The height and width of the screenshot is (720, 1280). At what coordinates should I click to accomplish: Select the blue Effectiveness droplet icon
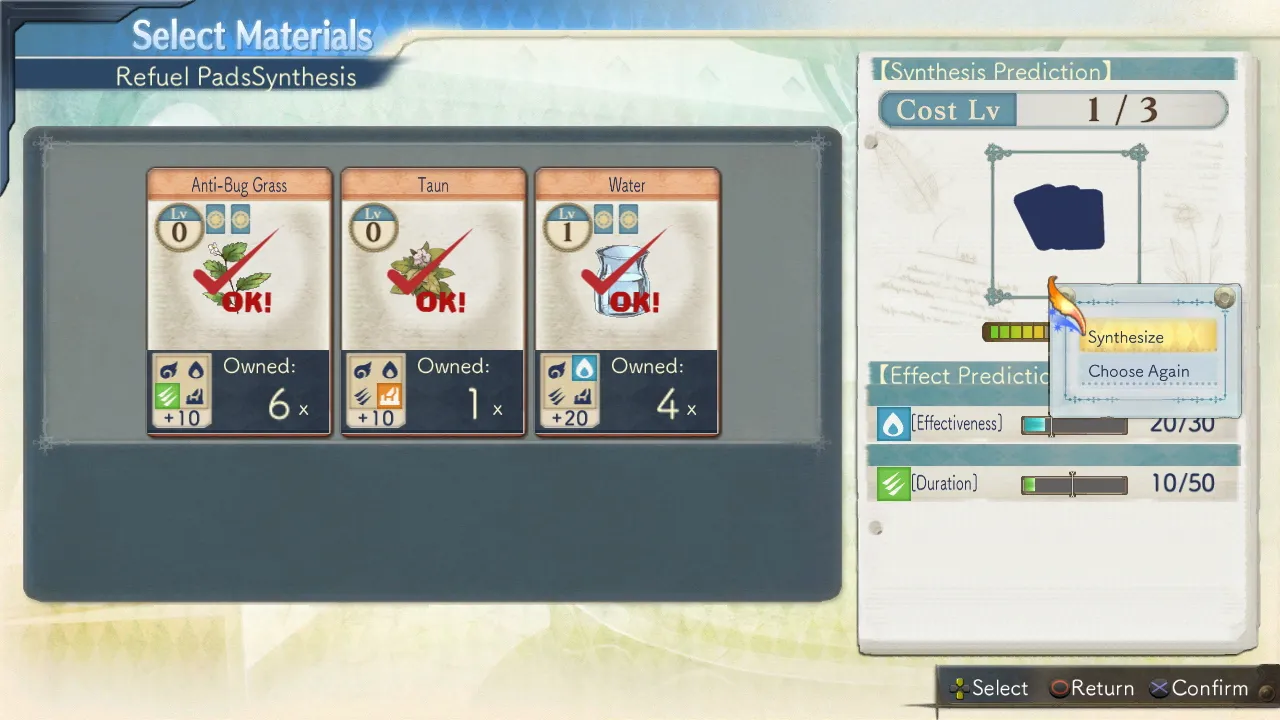(x=893, y=424)
